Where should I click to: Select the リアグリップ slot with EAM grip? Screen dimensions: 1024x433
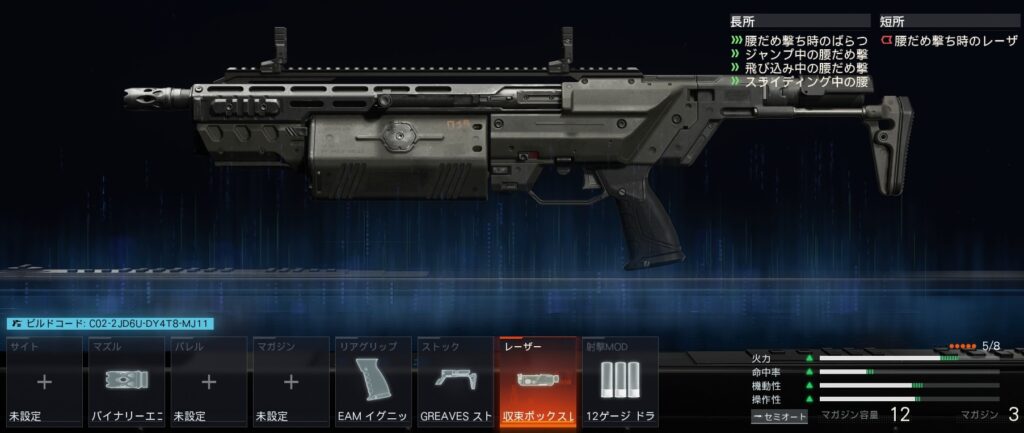tap(373, 381)
